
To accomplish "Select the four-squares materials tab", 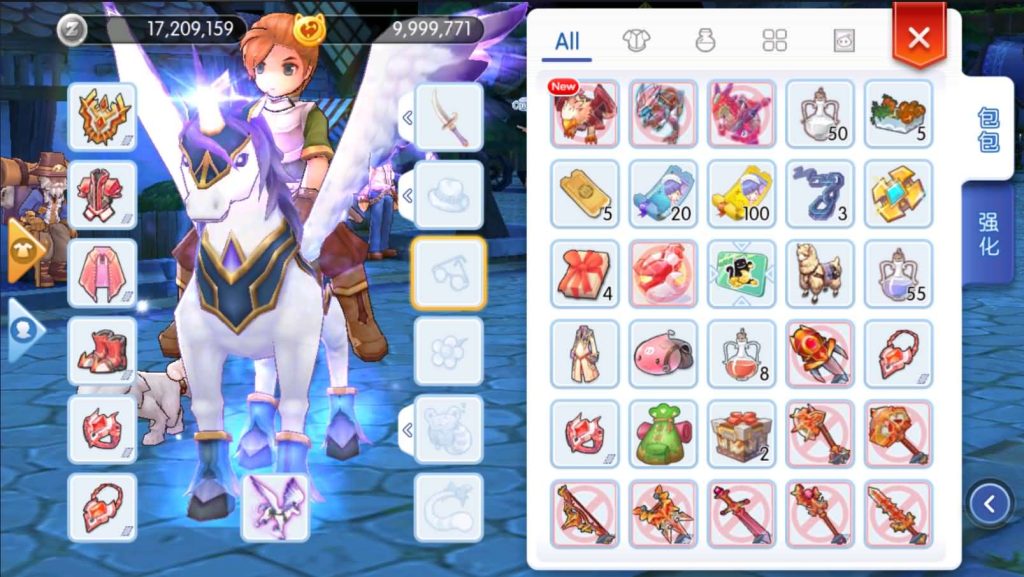I will click(x=775, y=41).
